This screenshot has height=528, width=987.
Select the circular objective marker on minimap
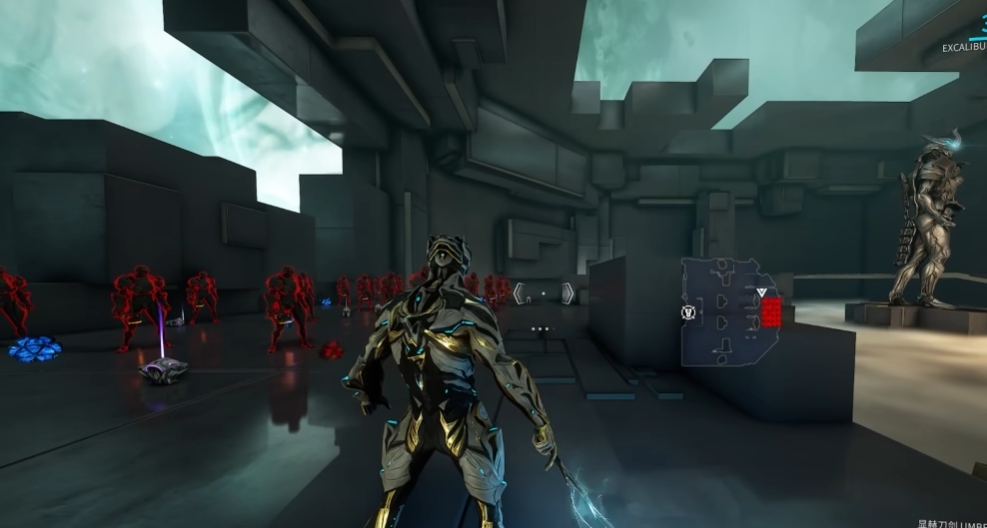[688, 312]
